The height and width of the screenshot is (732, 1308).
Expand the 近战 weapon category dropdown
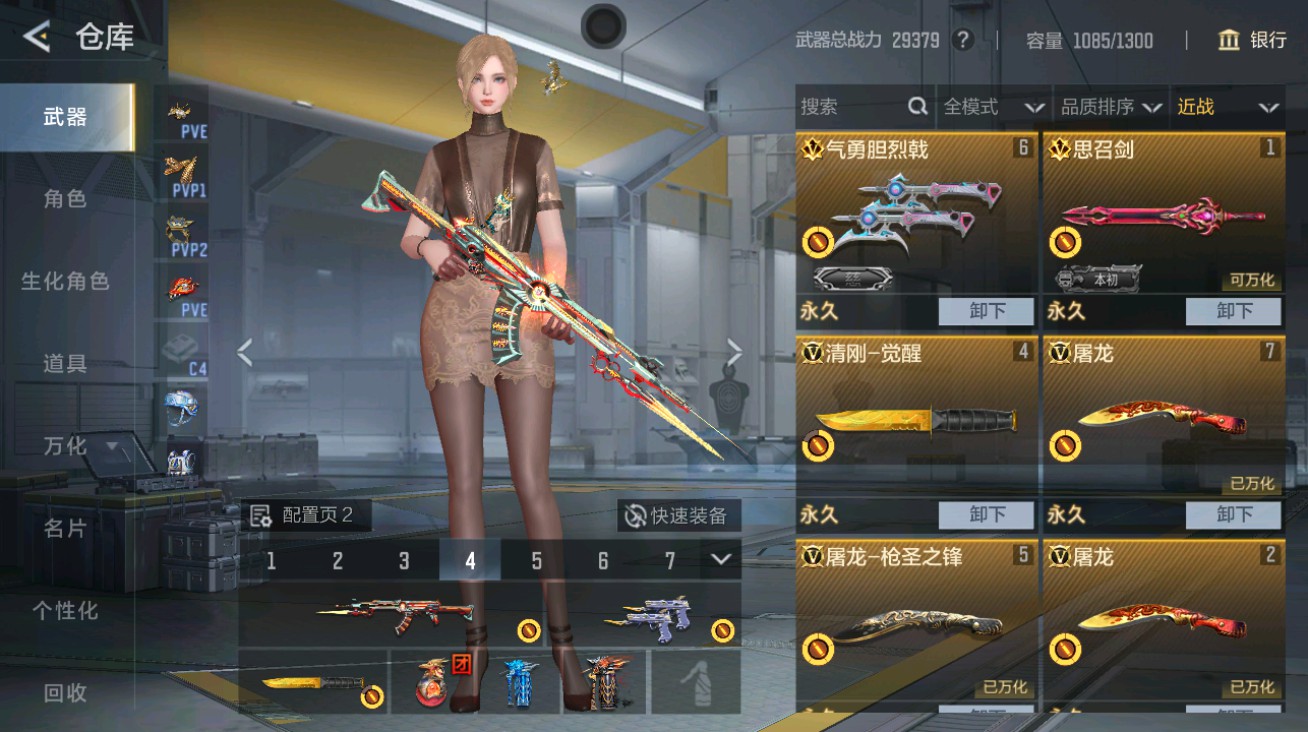[1230, 107]
